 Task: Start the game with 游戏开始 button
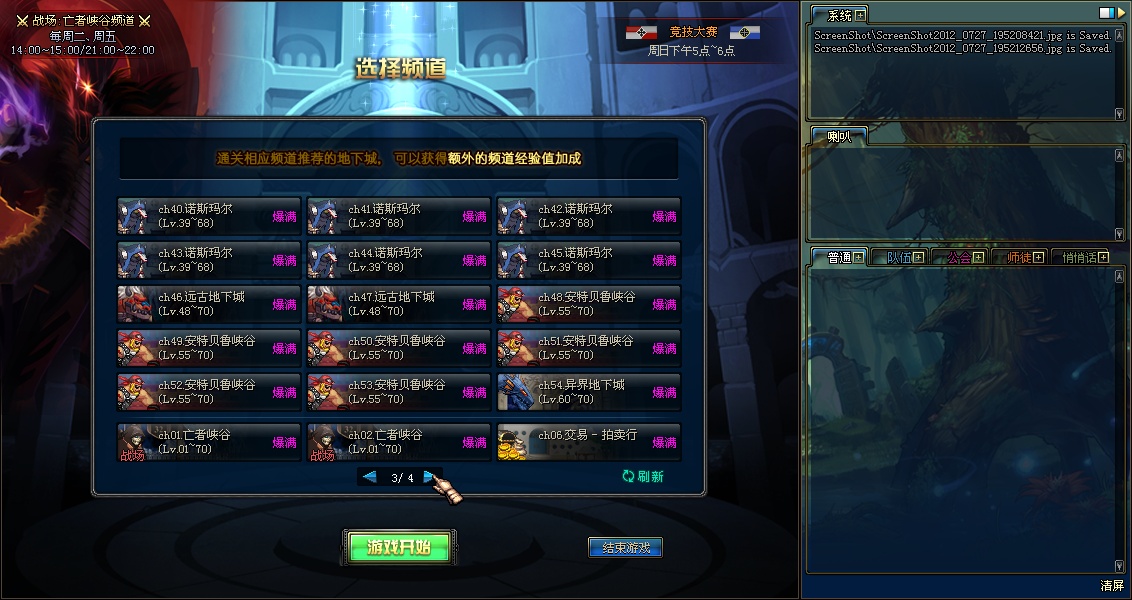pyautogui.click(x=399, y=547)
